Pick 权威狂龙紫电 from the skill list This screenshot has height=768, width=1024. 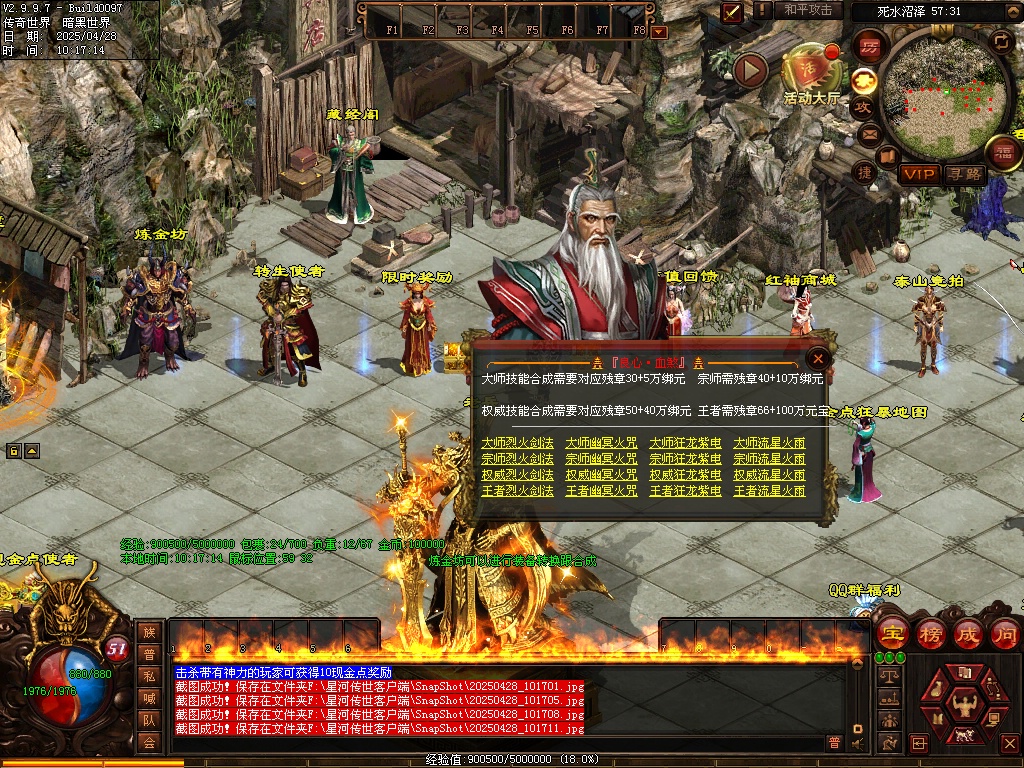click(x=685, y=475)
